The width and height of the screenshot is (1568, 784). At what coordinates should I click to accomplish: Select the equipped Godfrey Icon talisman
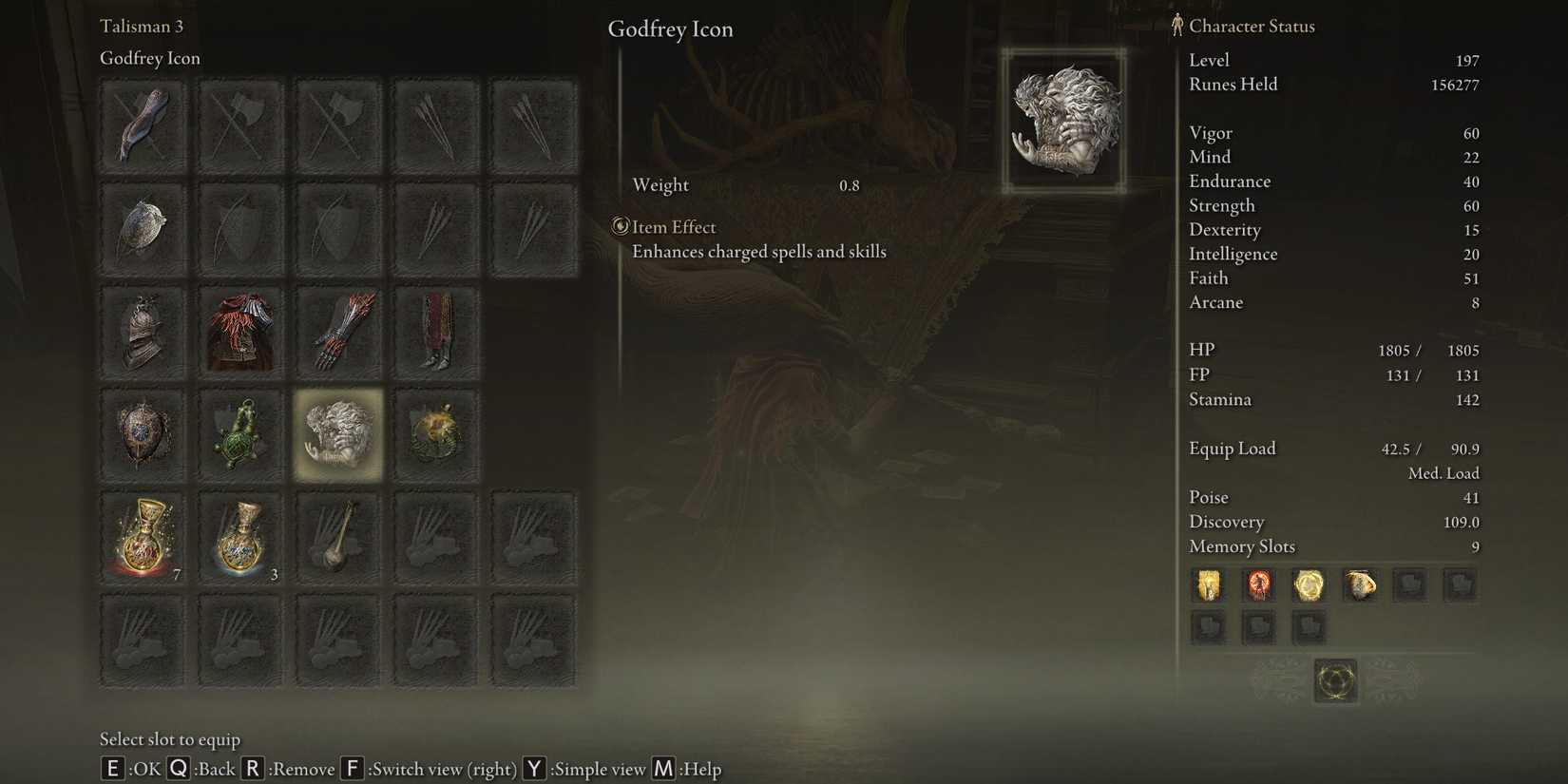point(338,434)
